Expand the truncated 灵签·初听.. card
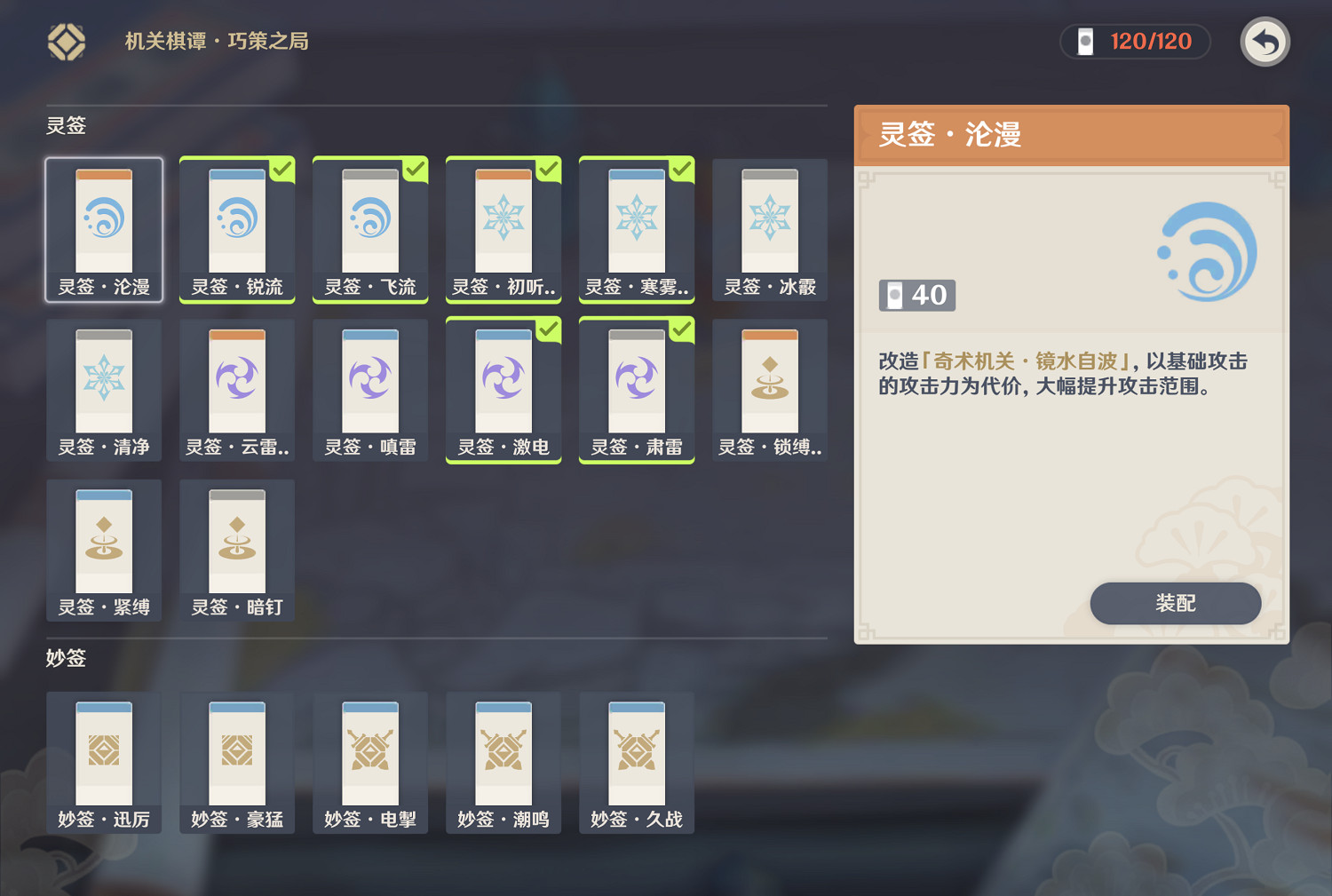This screenshot has width=1332, height=896. coord(503,229)
